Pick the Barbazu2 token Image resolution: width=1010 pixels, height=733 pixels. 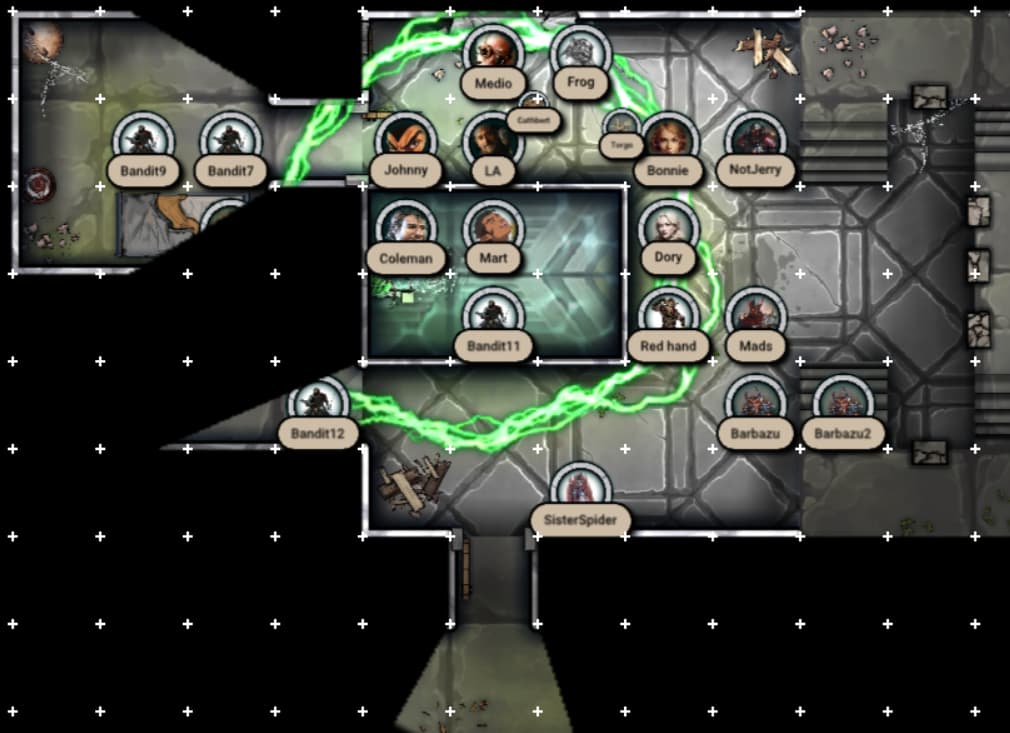[x=843, y=404]
